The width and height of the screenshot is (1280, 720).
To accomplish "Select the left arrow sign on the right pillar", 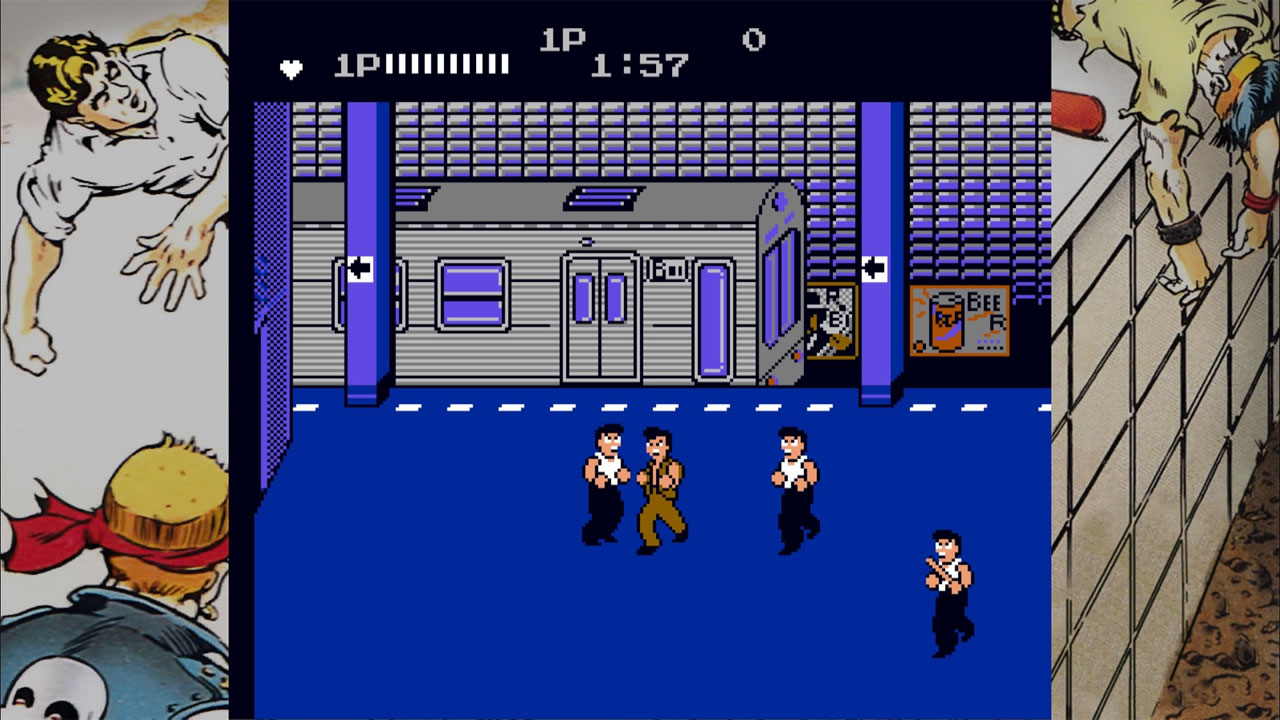I will point(875,268).
